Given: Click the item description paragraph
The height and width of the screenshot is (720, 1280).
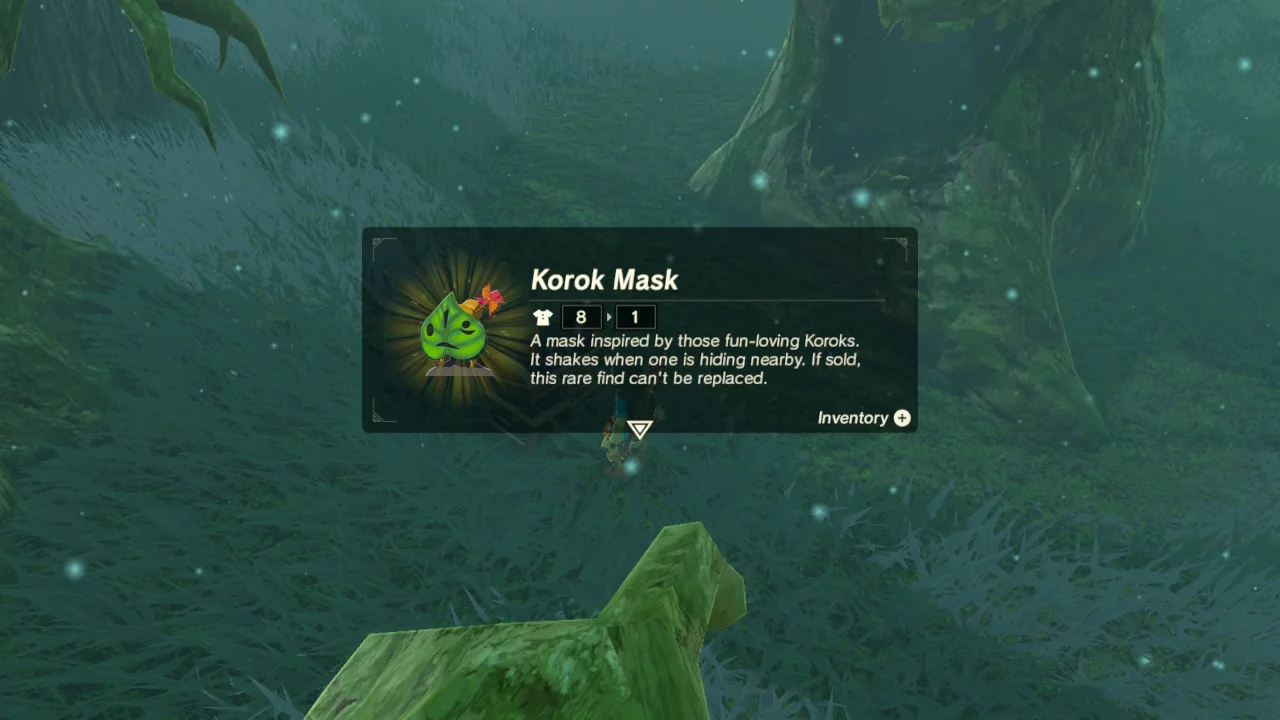Looking at the screenshot, I should [x=695, y=359].
